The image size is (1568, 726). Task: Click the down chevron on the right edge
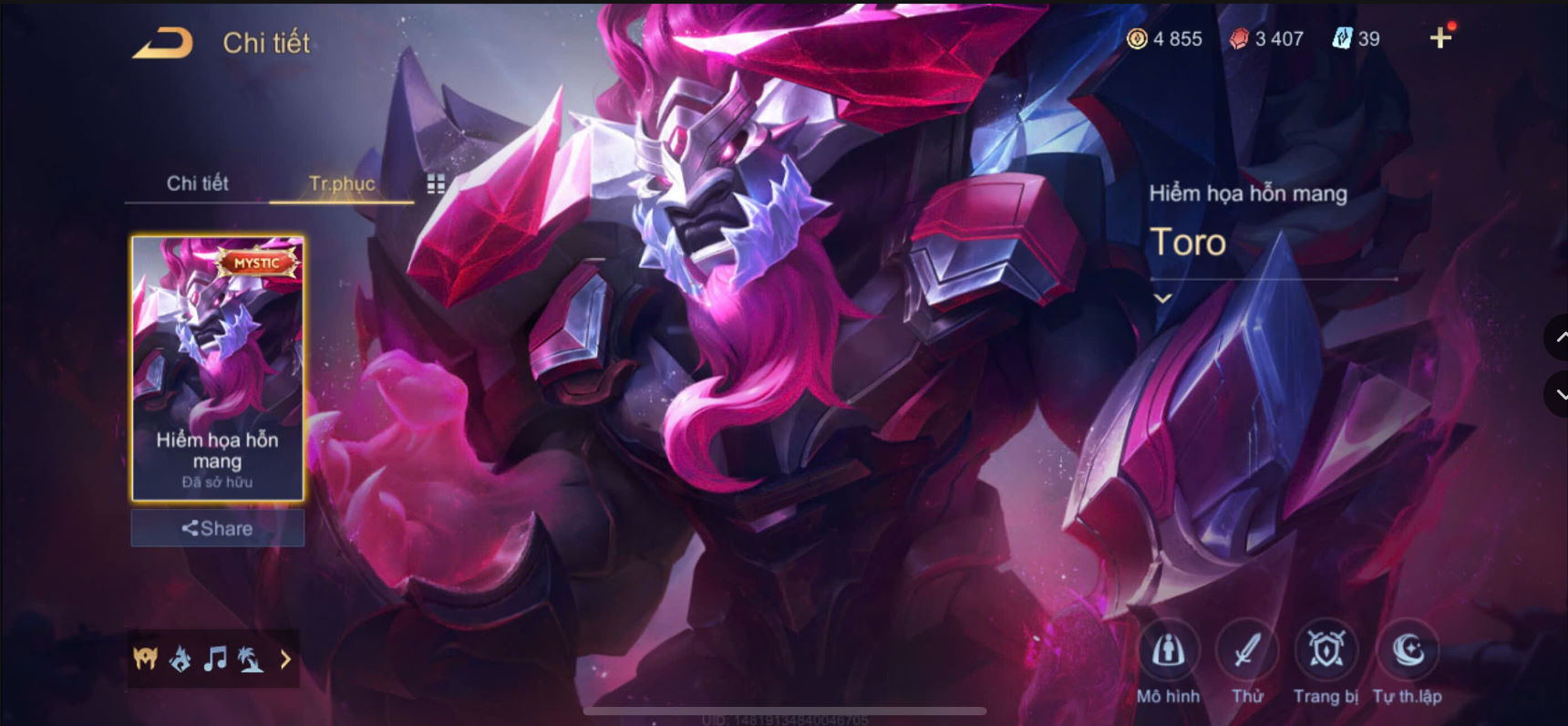pos(1557,394)
